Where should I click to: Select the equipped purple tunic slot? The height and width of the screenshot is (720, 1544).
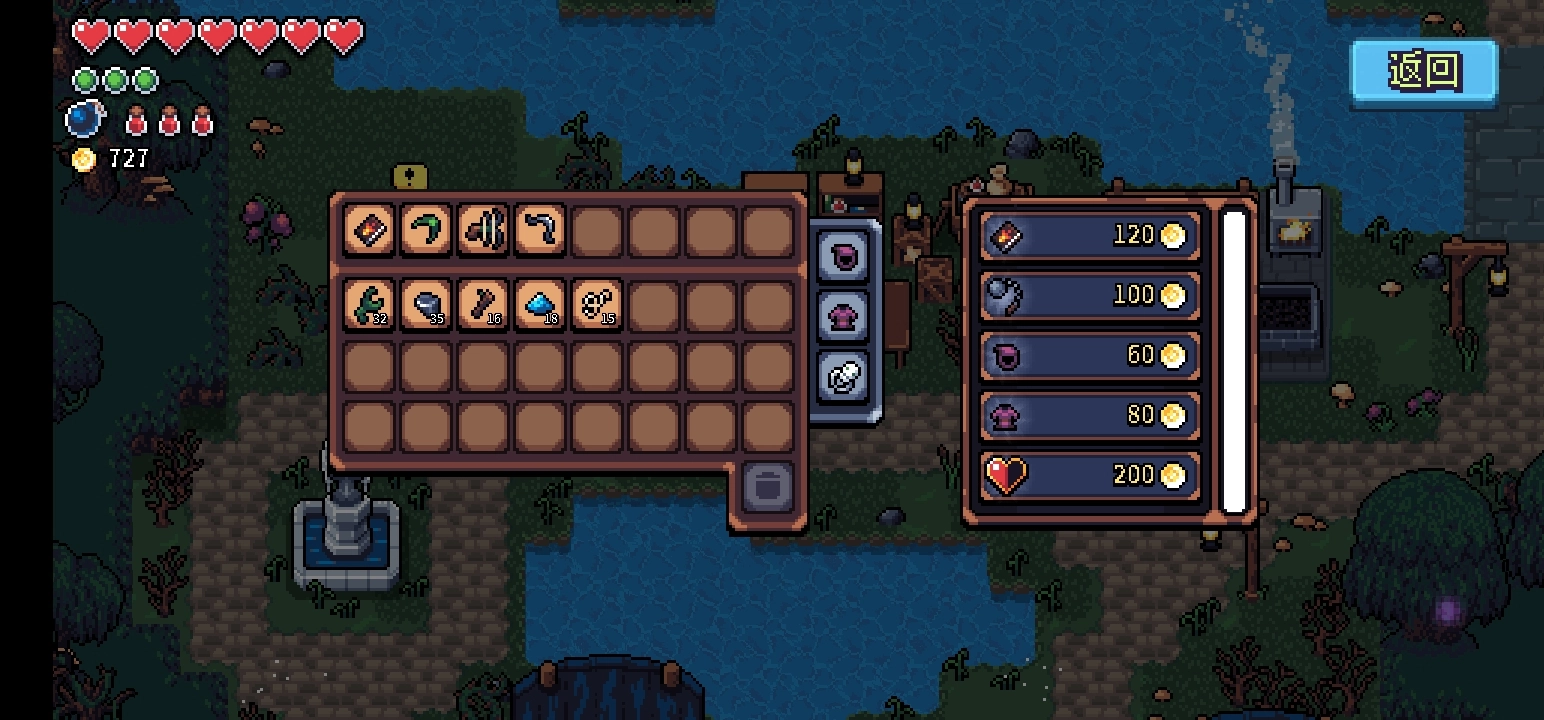(843, 317)
